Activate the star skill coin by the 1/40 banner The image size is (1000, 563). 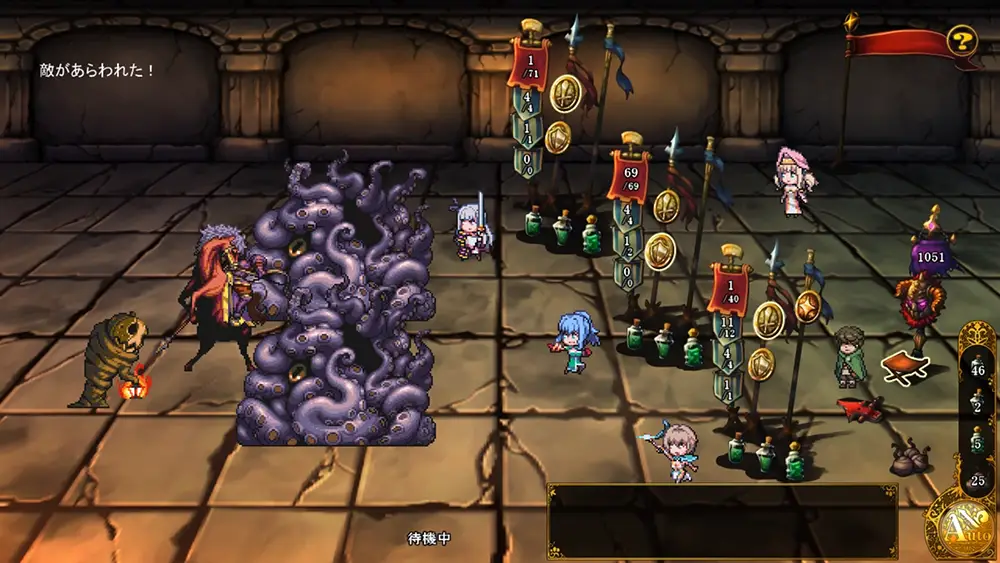pos(808,306)
